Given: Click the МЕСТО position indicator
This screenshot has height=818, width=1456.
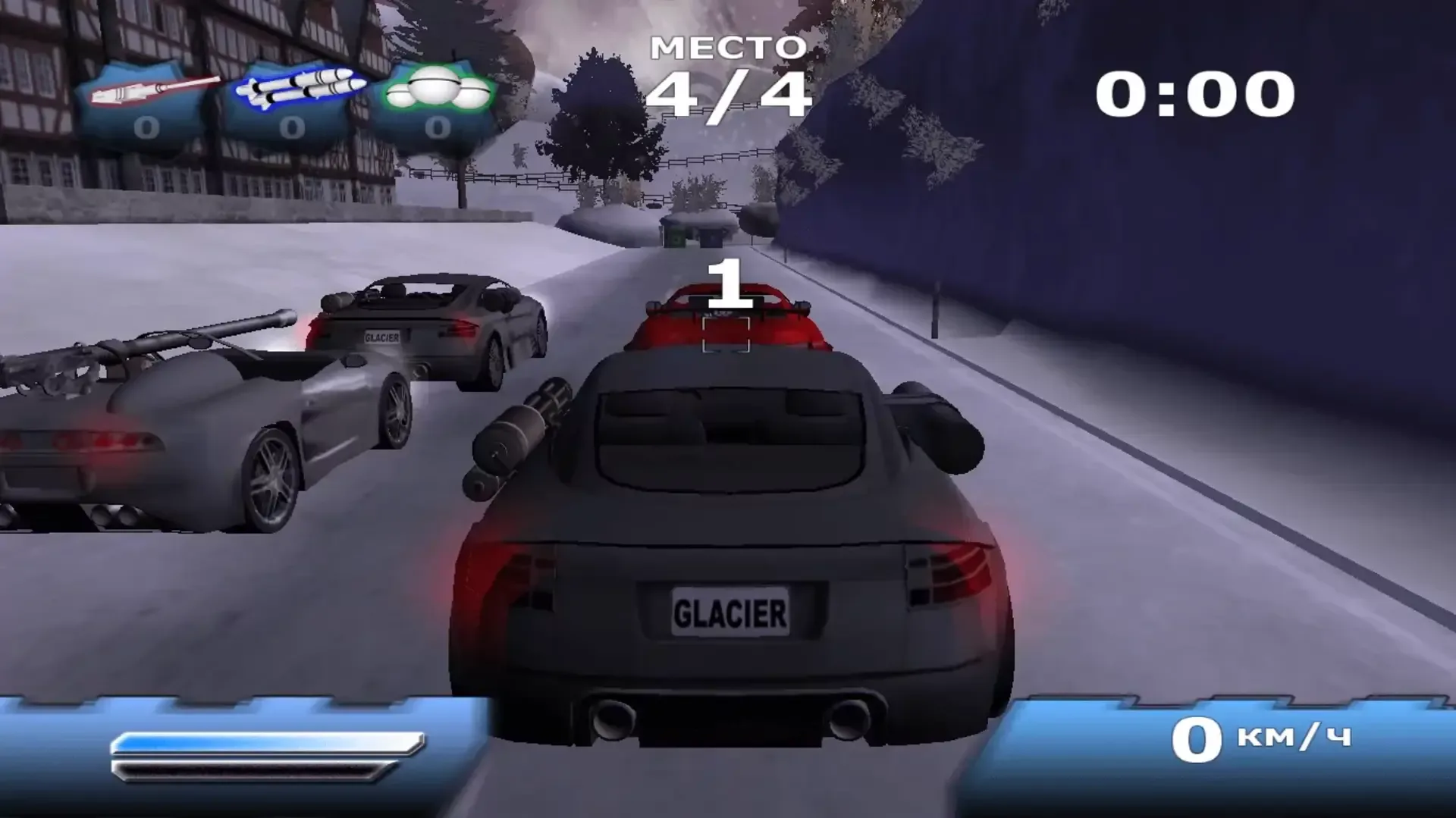Looking at the screenshot, I should point(728,45).
